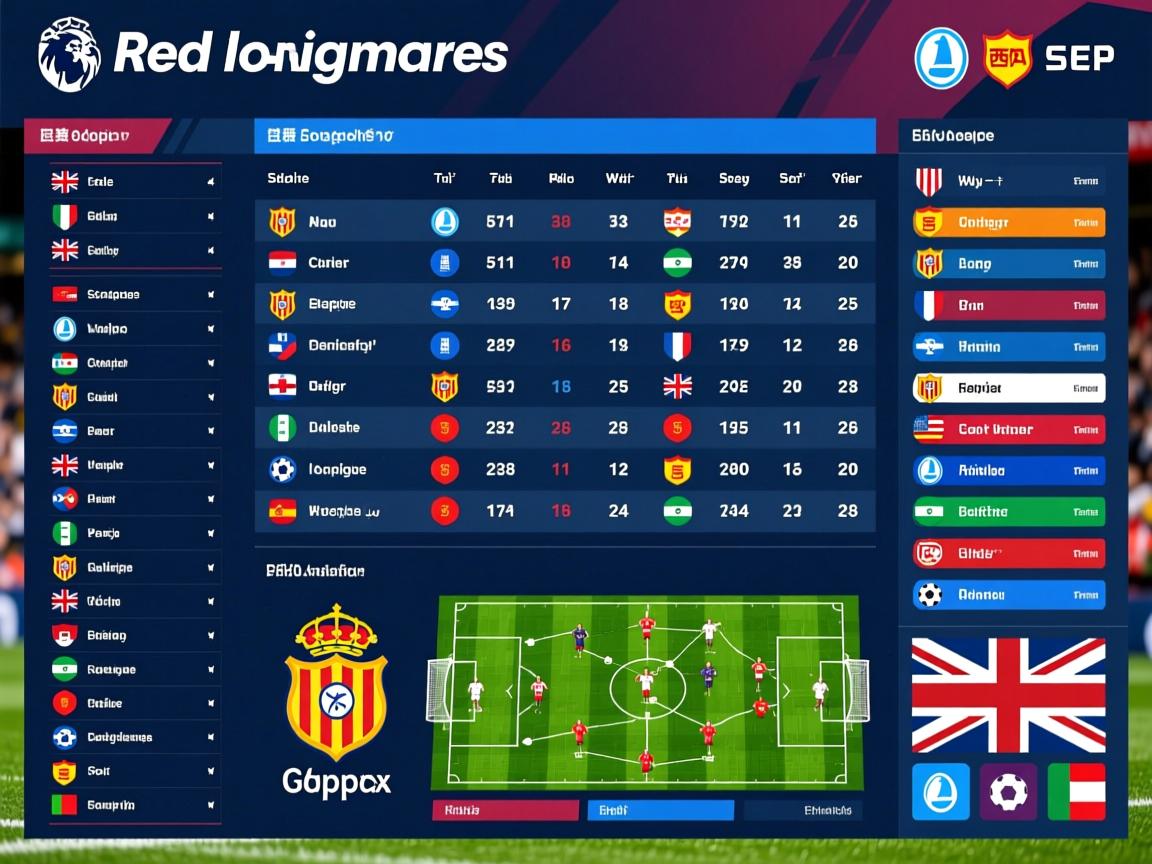Viewport: 1152px width, 864px height.
Task: Choose the orange team row in the right panel
Action: point(1009,222)
